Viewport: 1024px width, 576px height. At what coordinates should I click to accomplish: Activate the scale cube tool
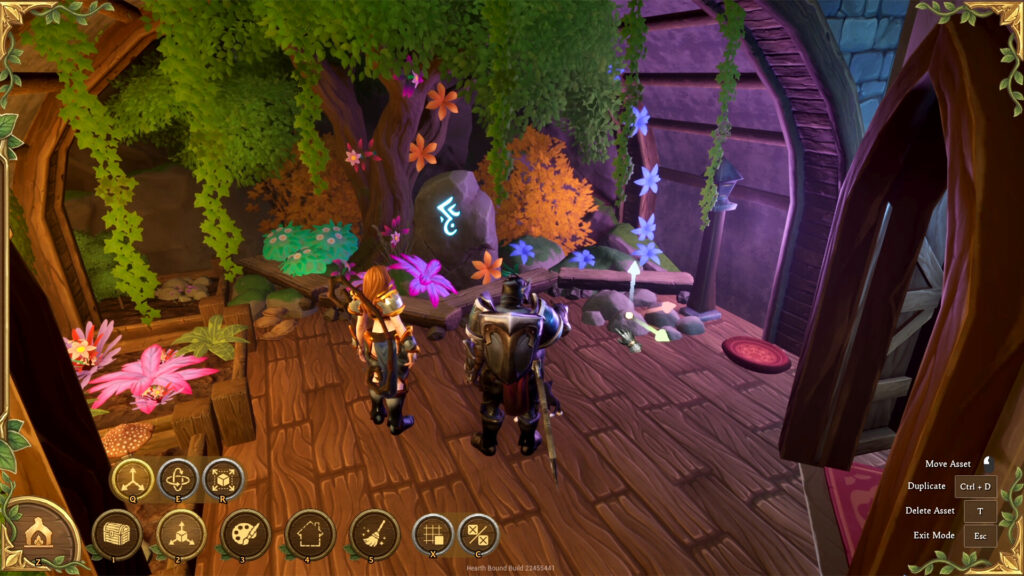tap(223, 480)
